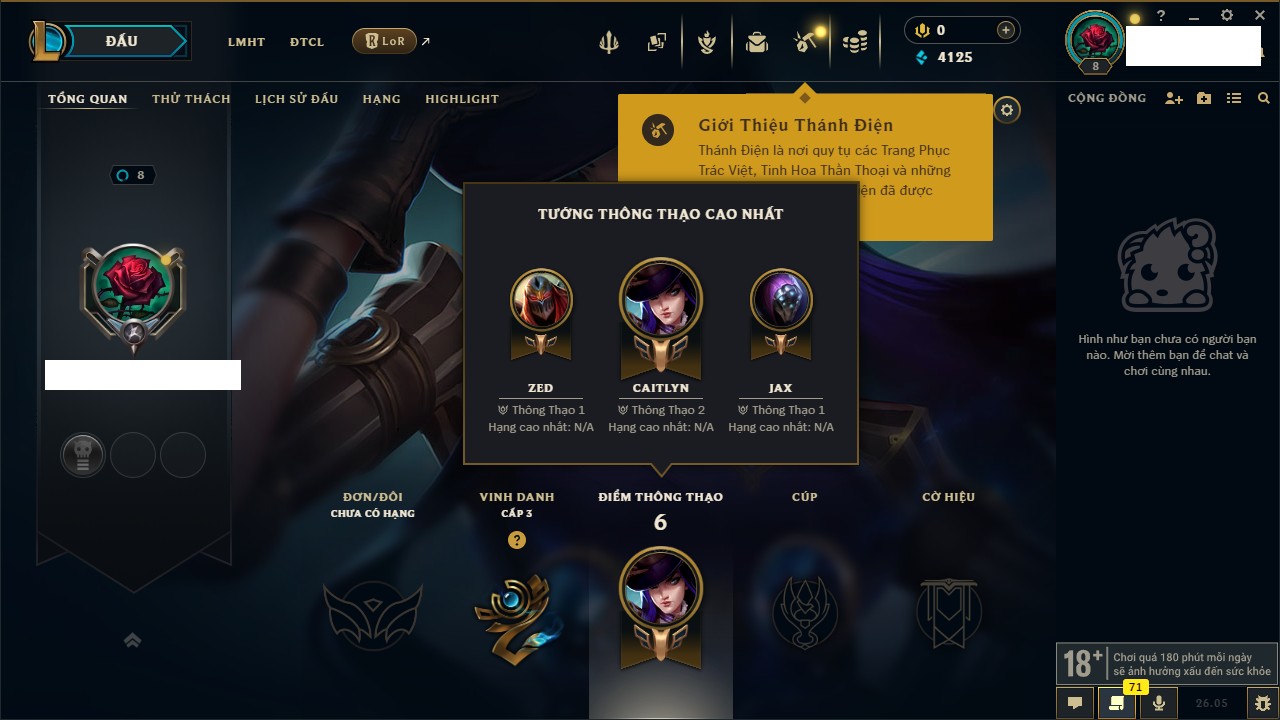
Task: Select the Jax mastery champion
Action: click(x=781, y=300)
